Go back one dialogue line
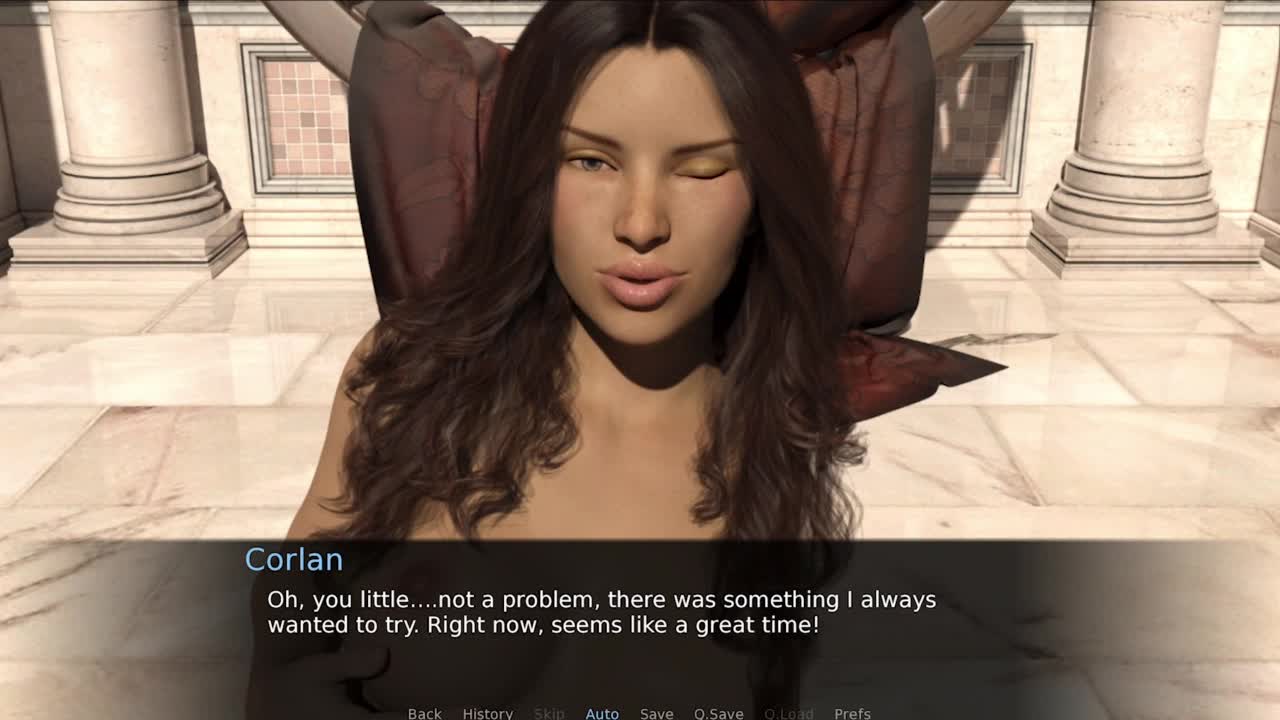 (424, 713)
